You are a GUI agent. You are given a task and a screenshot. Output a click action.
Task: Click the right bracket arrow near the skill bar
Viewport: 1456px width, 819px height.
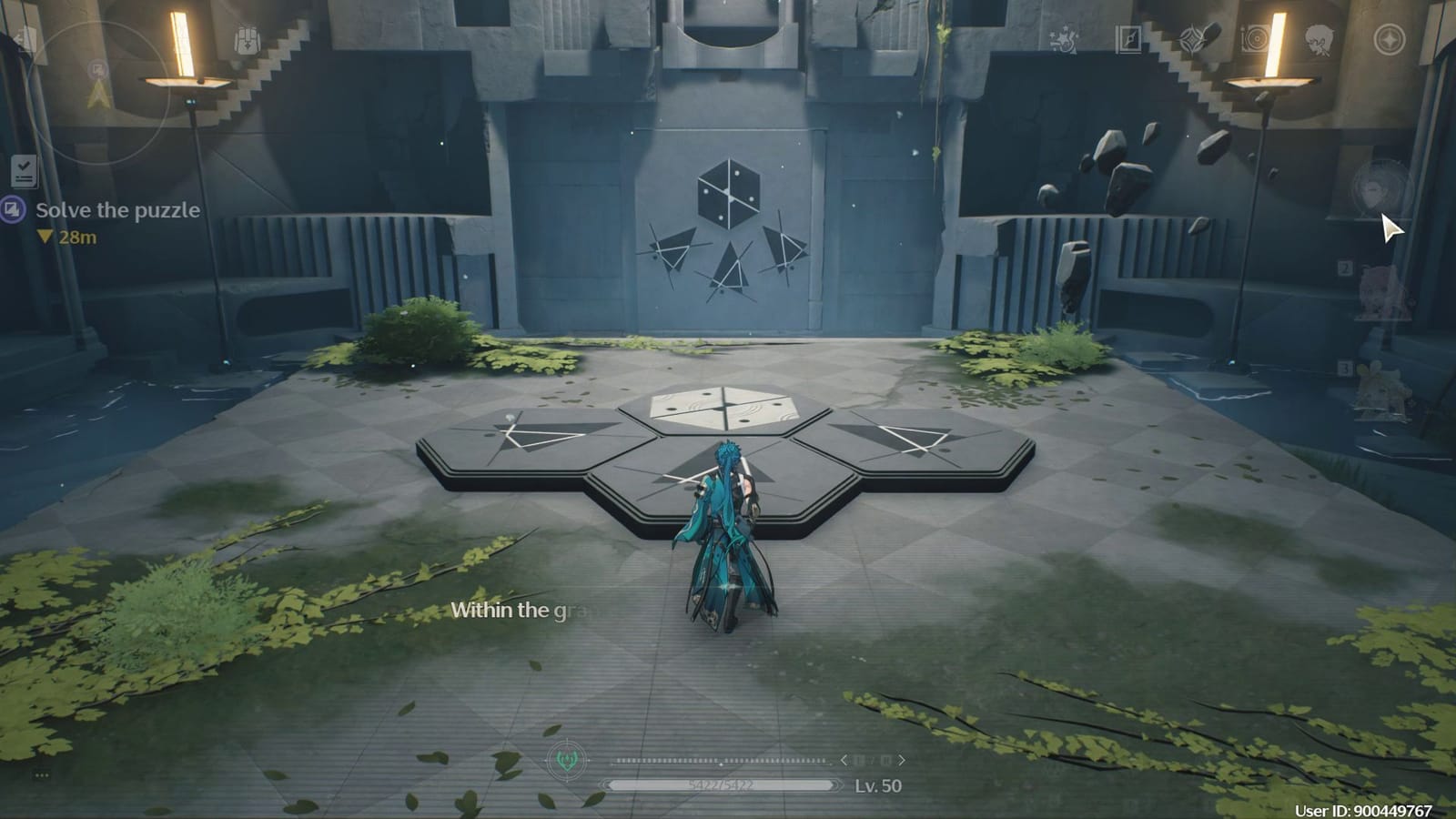coord(900,762)
